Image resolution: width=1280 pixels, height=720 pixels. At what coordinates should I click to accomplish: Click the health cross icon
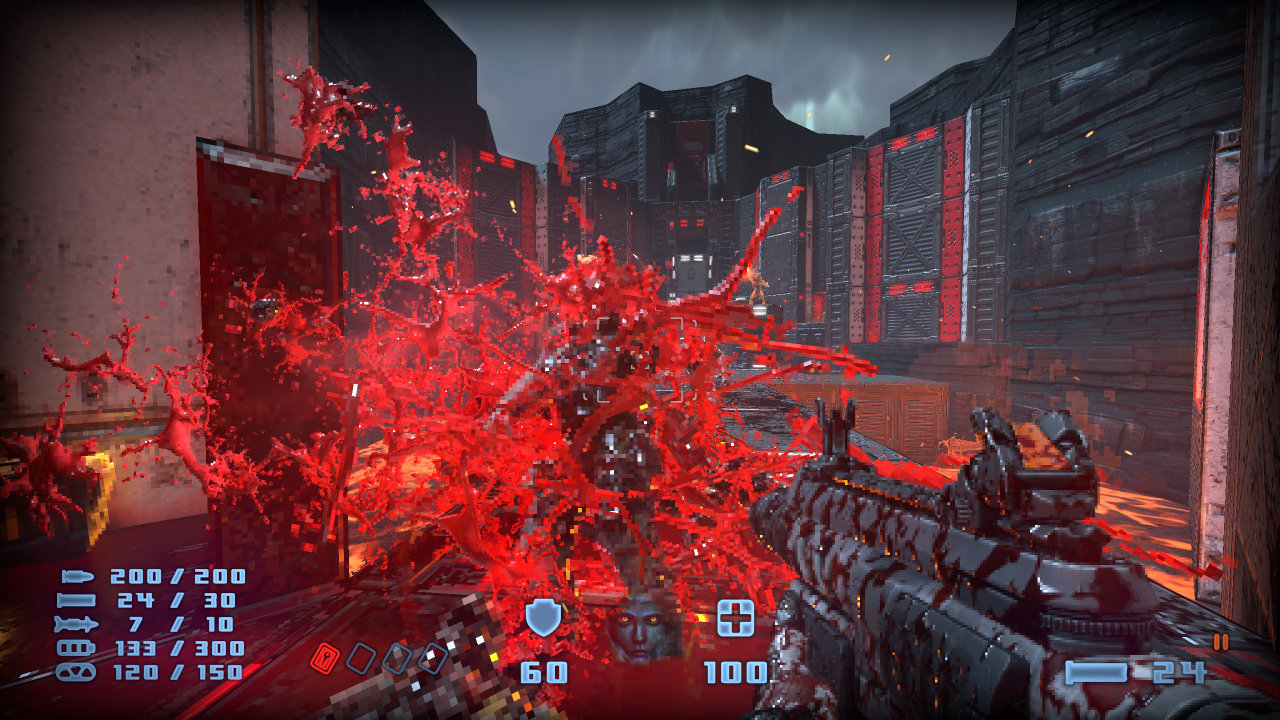tap(736, 618)
